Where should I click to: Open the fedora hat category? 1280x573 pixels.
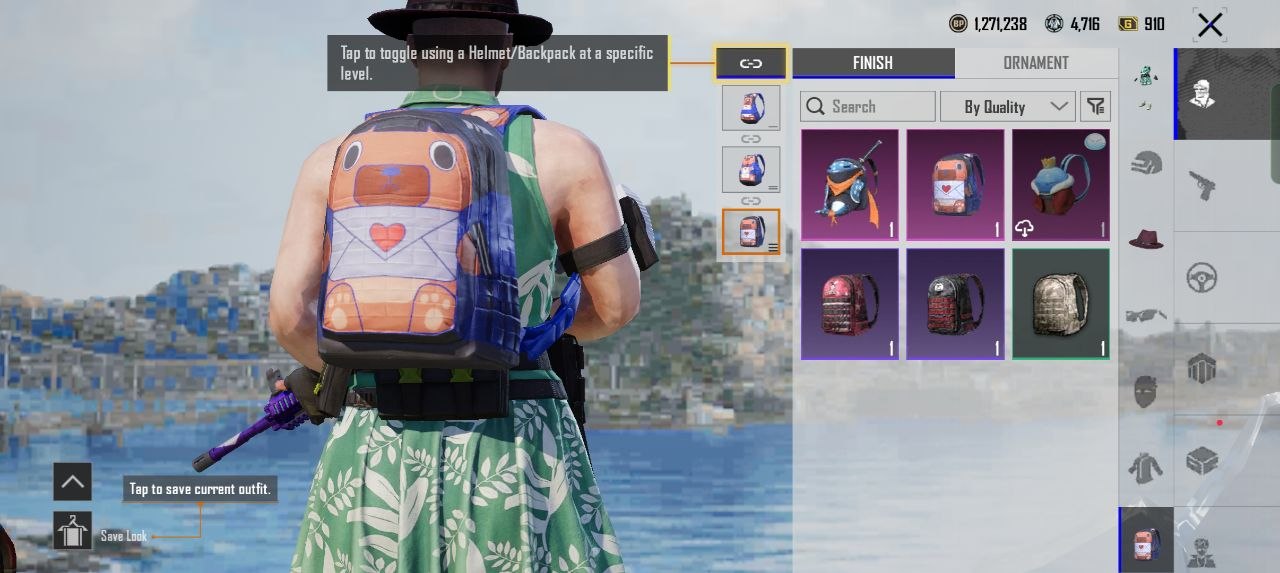coord(1146,238)
